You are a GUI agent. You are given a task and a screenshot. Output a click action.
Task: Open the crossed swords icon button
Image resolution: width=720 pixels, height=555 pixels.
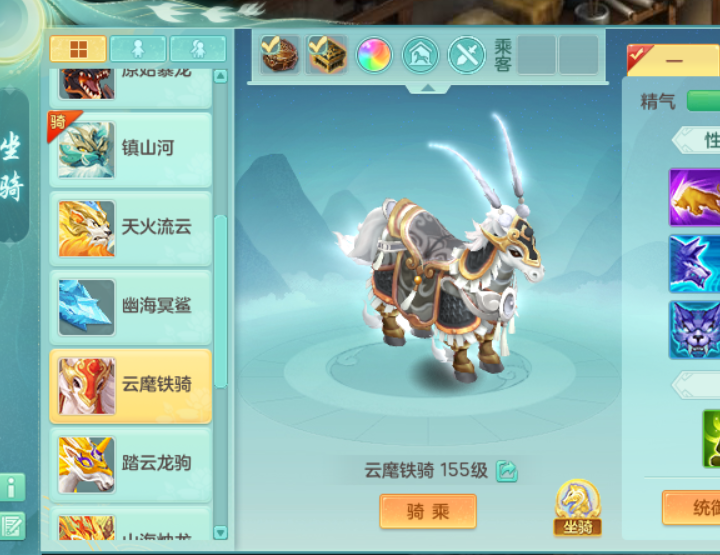pyautogui.click(x=466, y=55)
